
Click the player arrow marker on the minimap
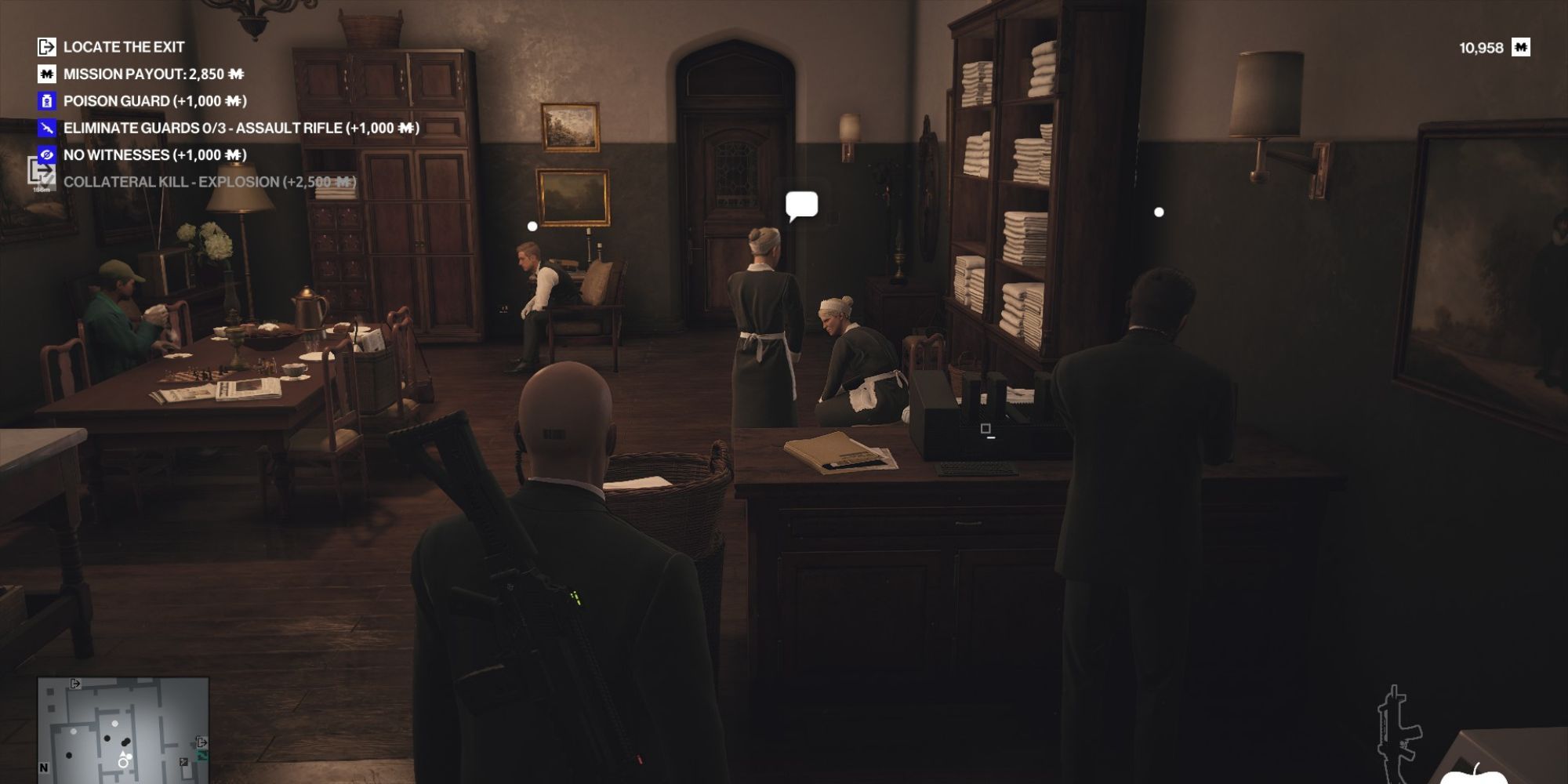[x=122, y=754]
